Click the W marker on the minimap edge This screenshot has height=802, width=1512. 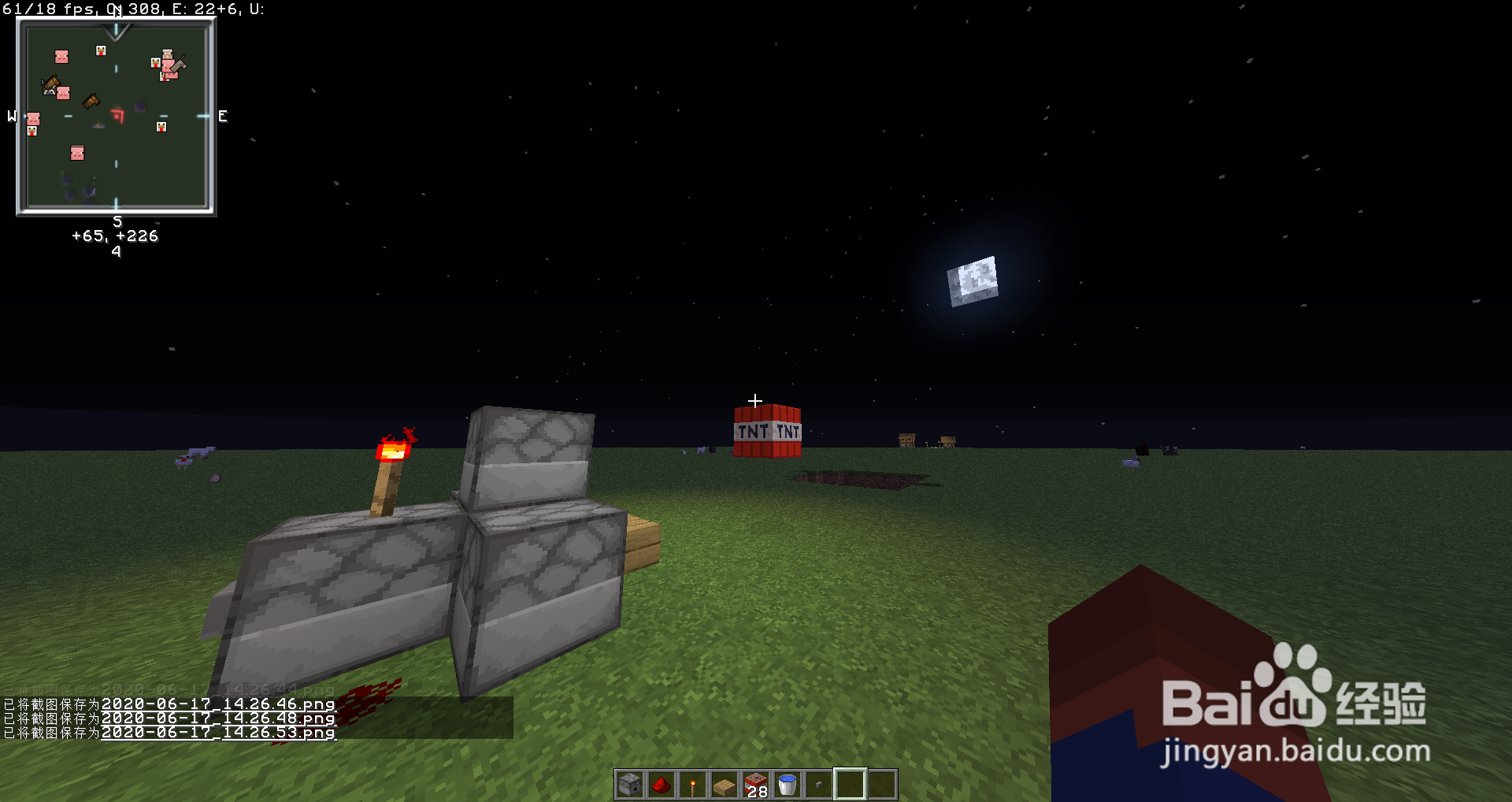pos(11,117)
